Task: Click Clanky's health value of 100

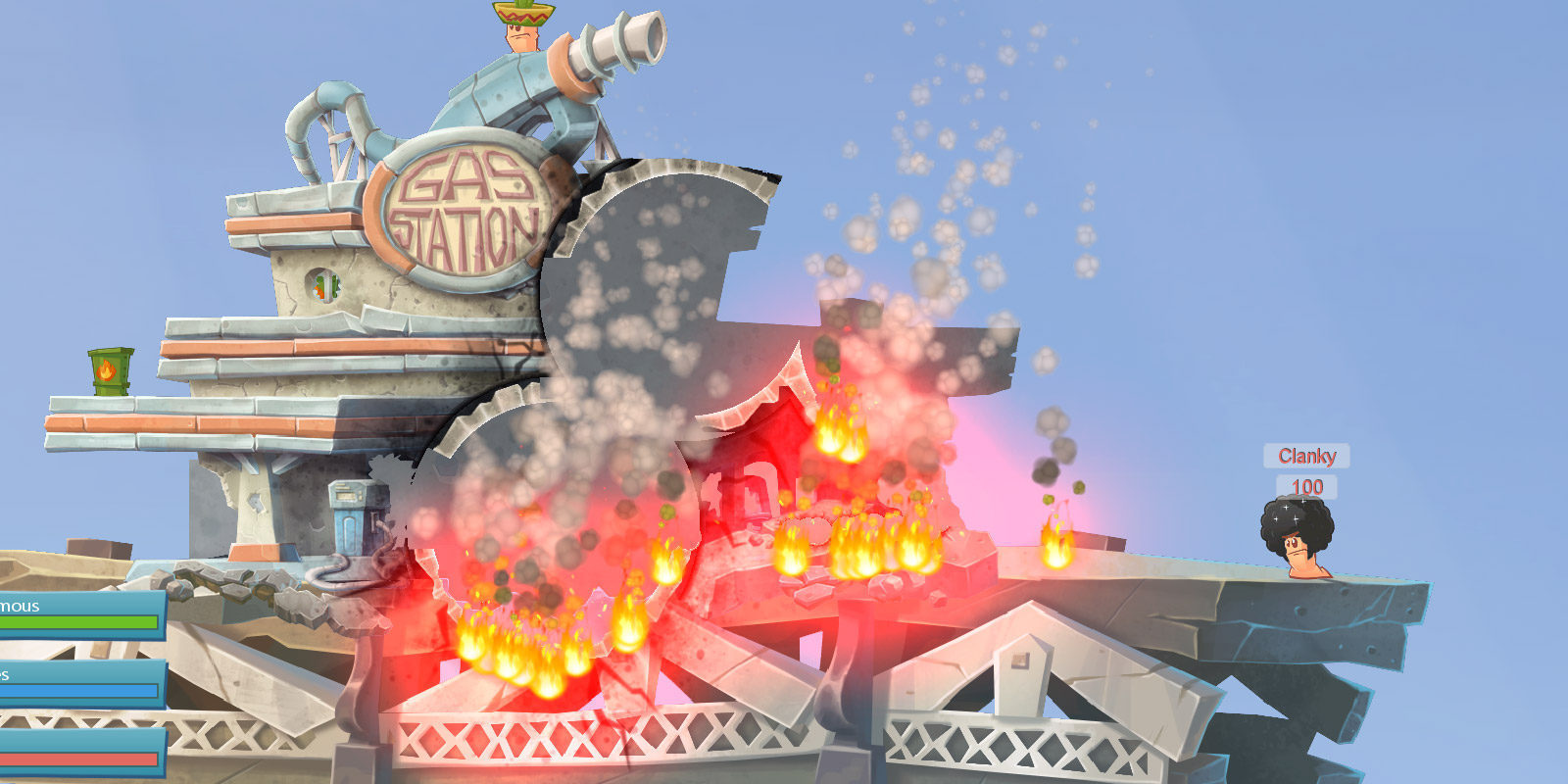Action: (x=1307, y=484)
